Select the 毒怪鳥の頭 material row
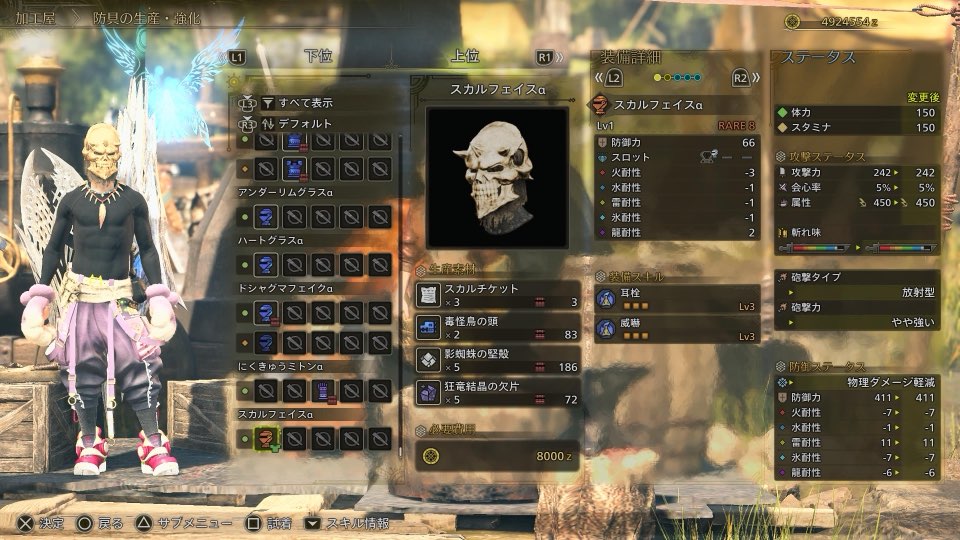Image resolution: width=960 pixels, height=540 pixels. click(x=497, y=327)
